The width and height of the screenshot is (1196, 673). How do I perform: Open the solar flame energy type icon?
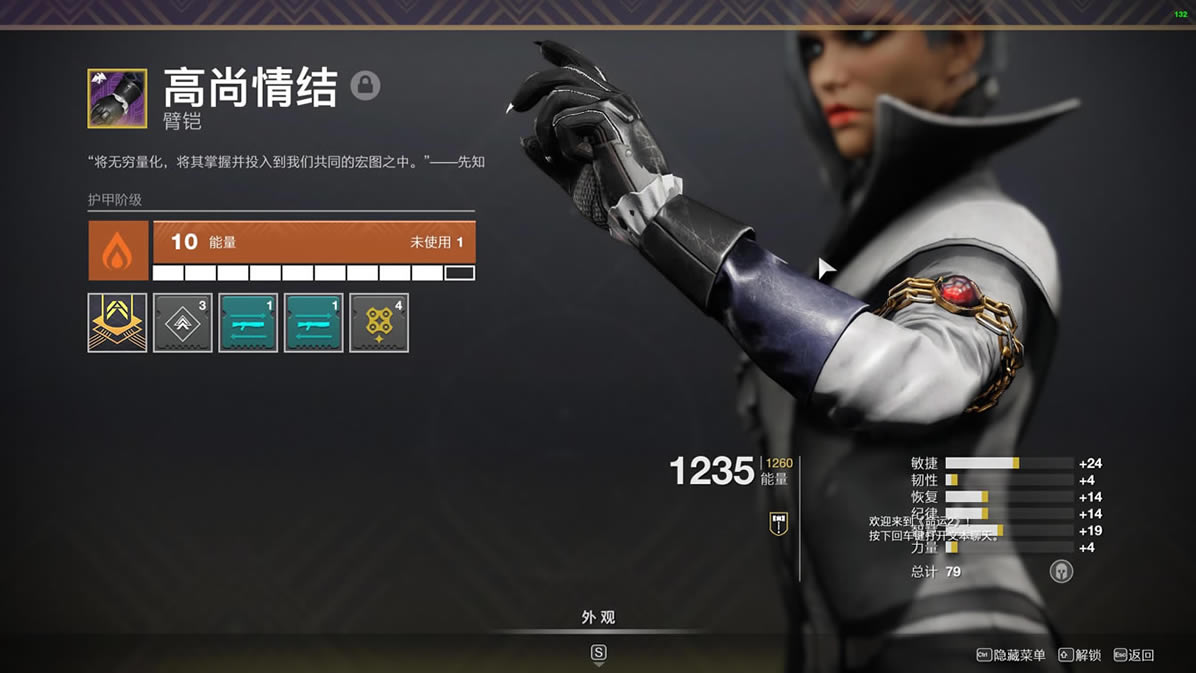pos(119,250)
